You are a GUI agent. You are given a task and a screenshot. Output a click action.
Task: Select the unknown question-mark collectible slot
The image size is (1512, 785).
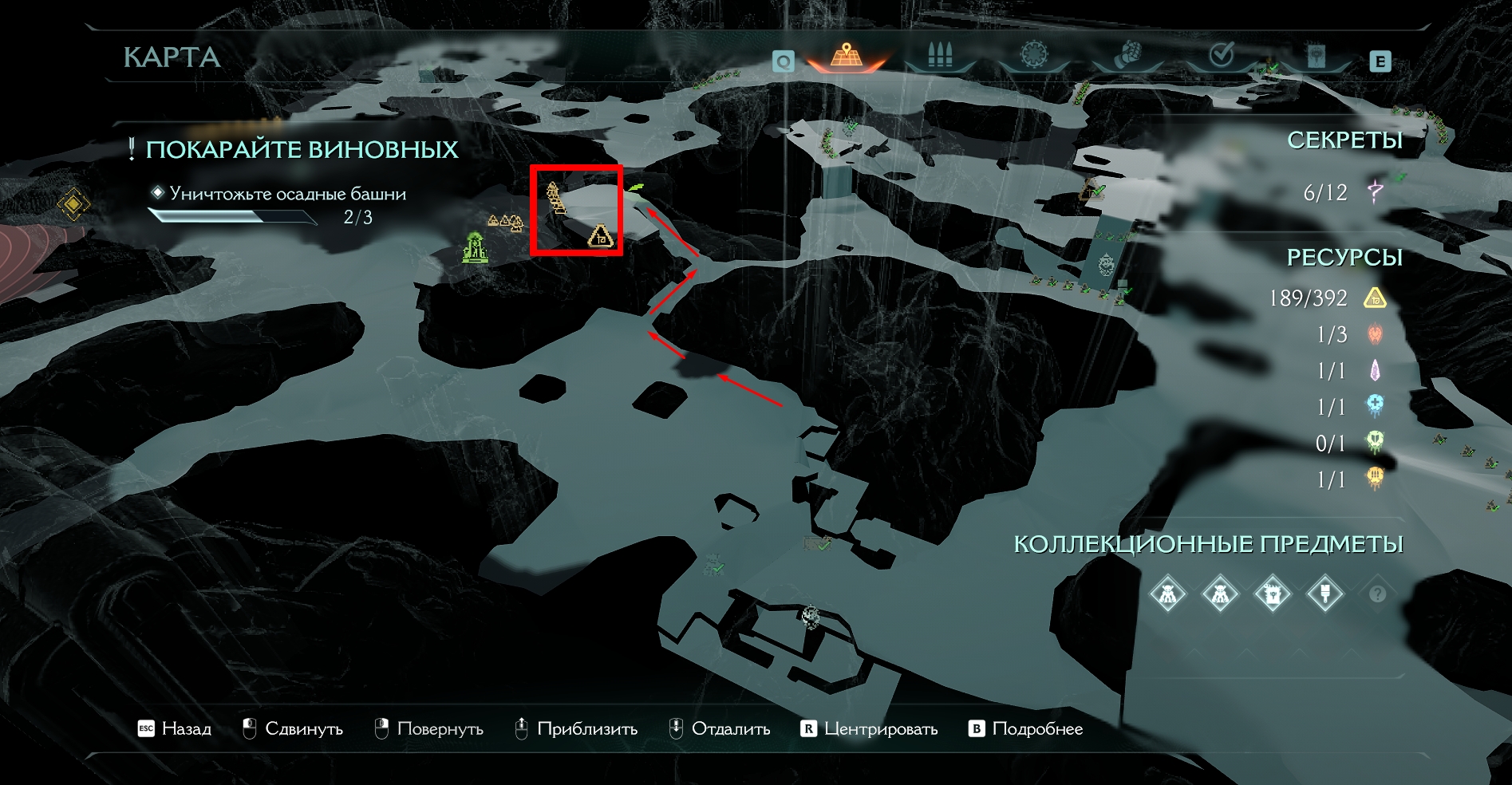point(1377,594)
